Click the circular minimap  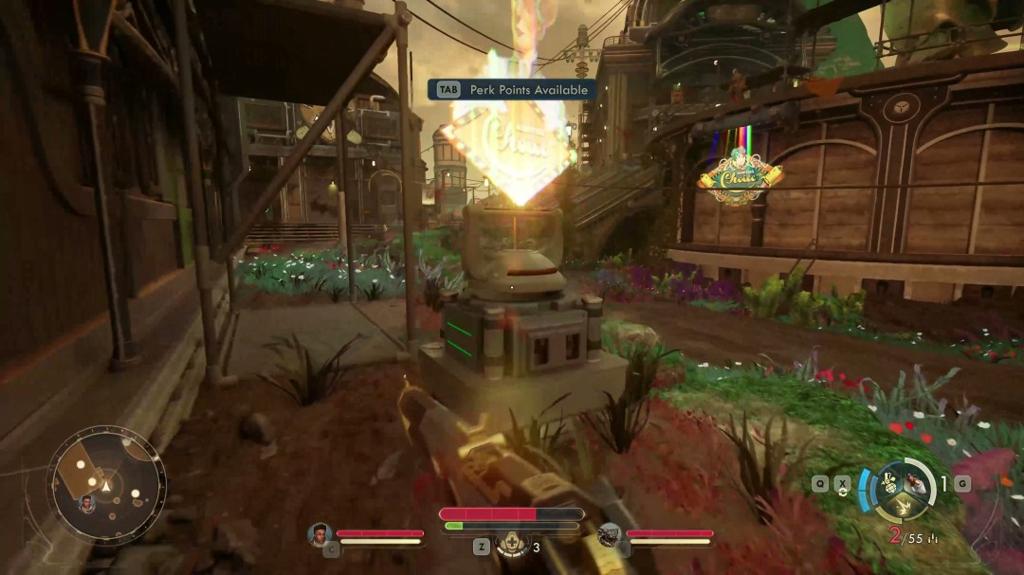(106, 486)
